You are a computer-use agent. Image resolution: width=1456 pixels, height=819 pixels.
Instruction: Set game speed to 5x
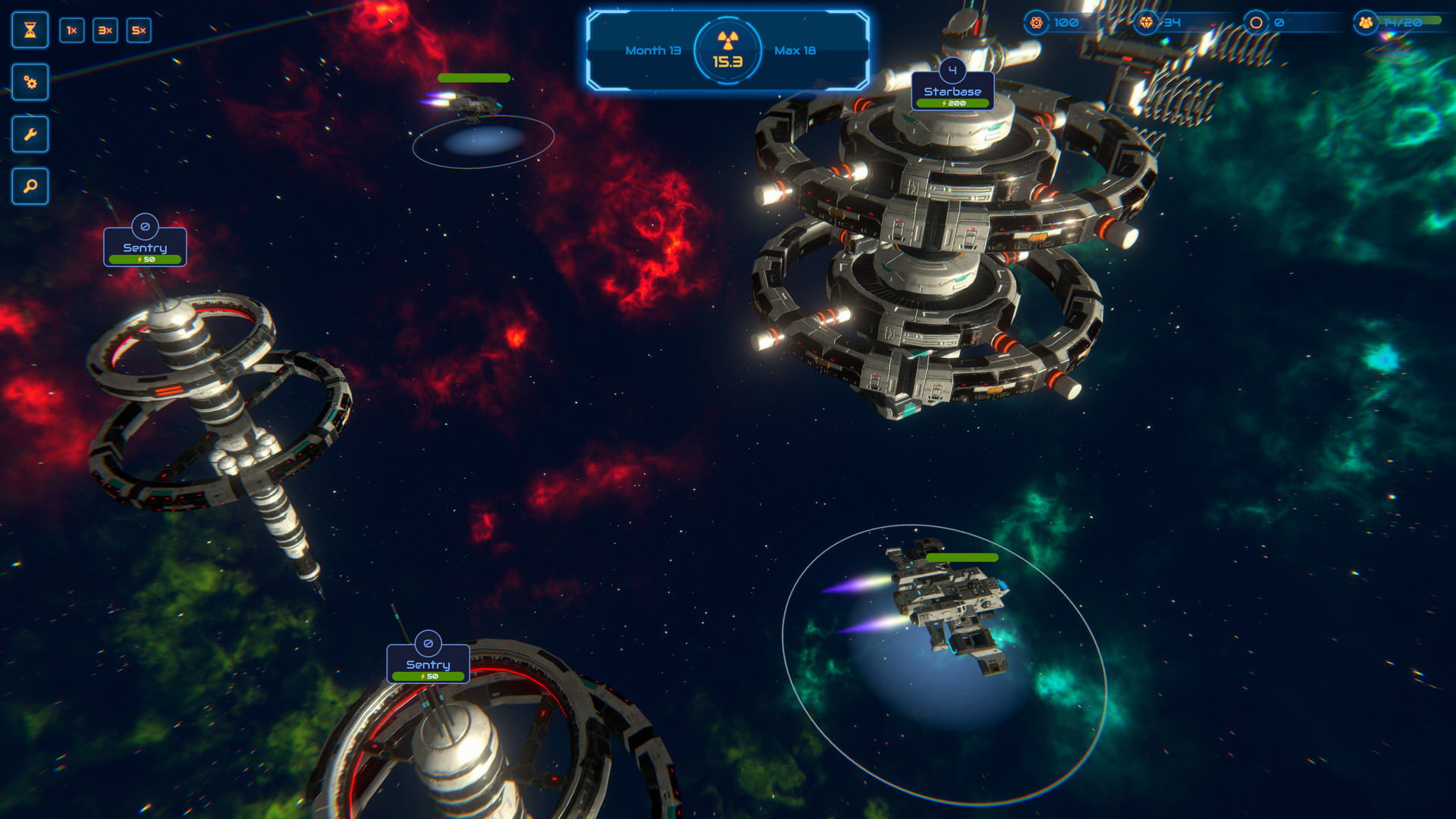[x=139, y=30]
